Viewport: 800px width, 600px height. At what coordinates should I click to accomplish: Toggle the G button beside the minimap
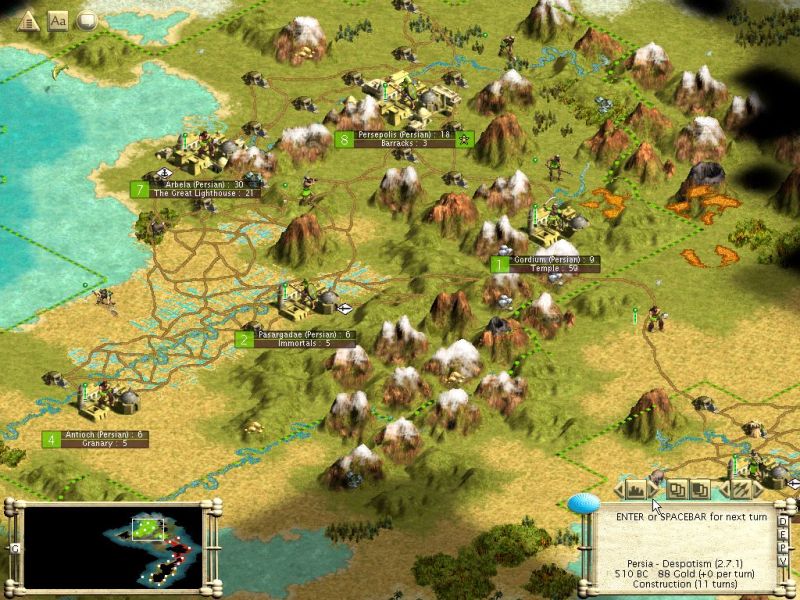tap(15, 548)
